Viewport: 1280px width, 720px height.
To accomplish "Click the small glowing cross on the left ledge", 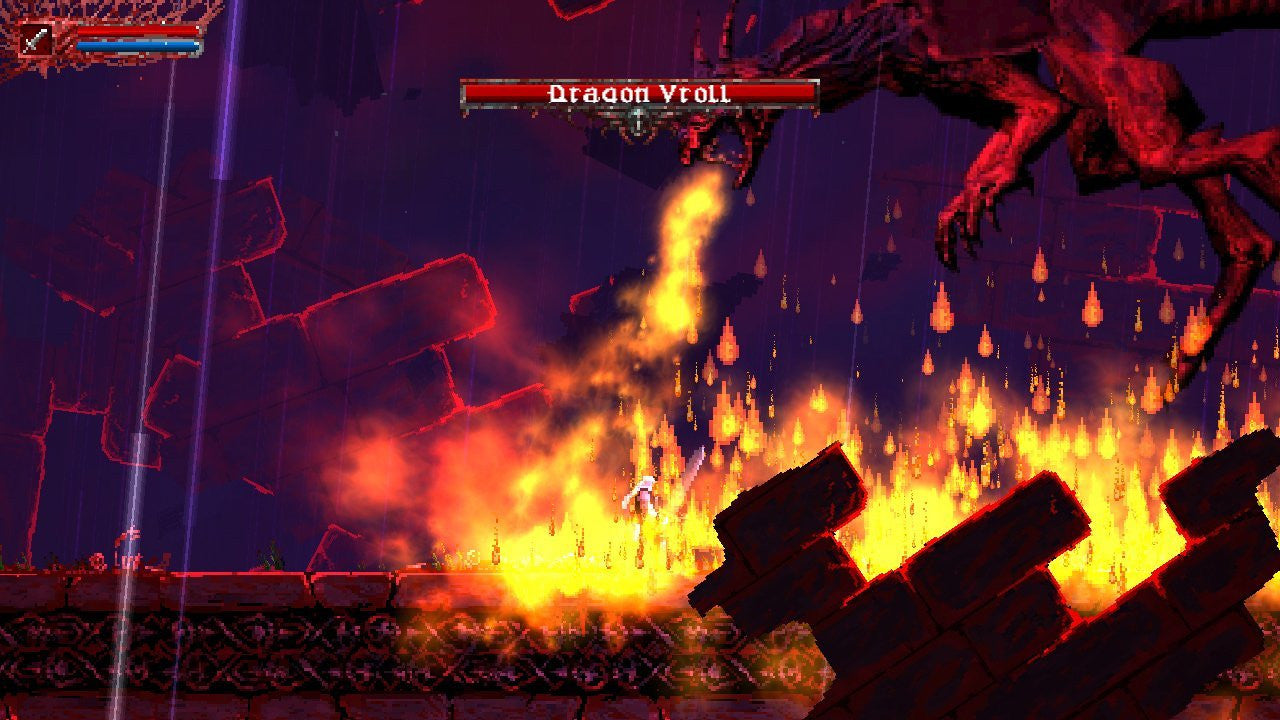I will click(x=132, y=530).
